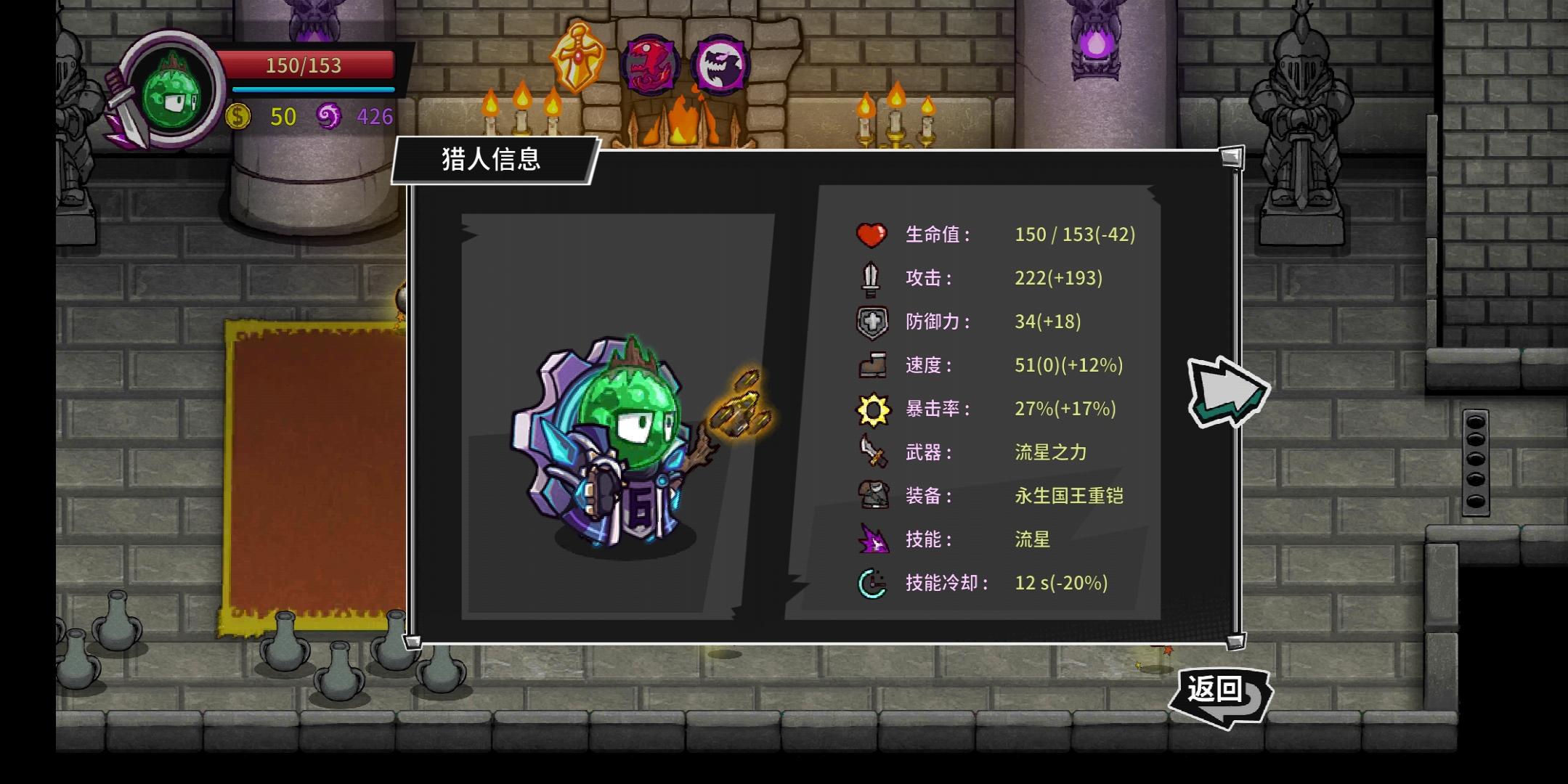Click the yellow sun crit rate icon
Screen dimensions: 1568x784
tap(874, 409)
